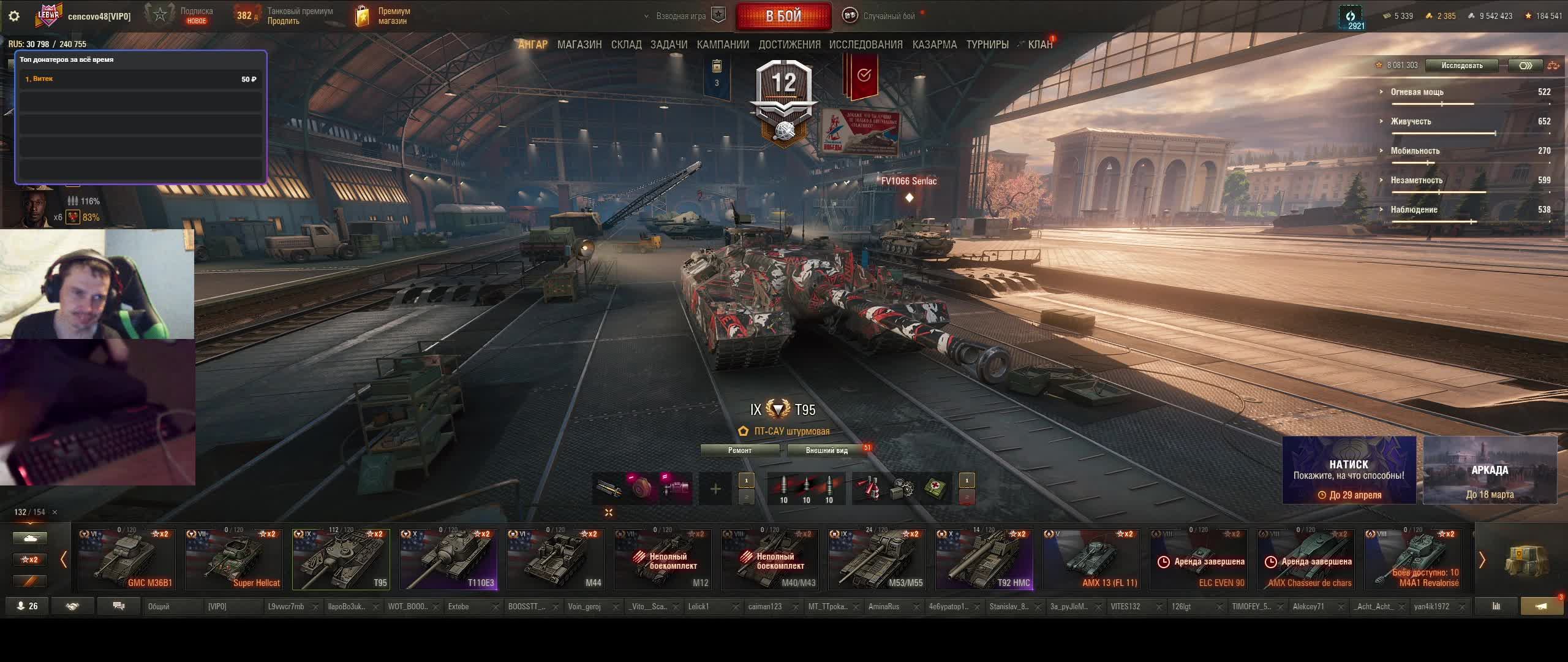Image resolution: width=1568 pixels, height=662 pixels.
Task: Select the T92 HMC artillery
Action: pyautogui.click(x=984, y=559)
